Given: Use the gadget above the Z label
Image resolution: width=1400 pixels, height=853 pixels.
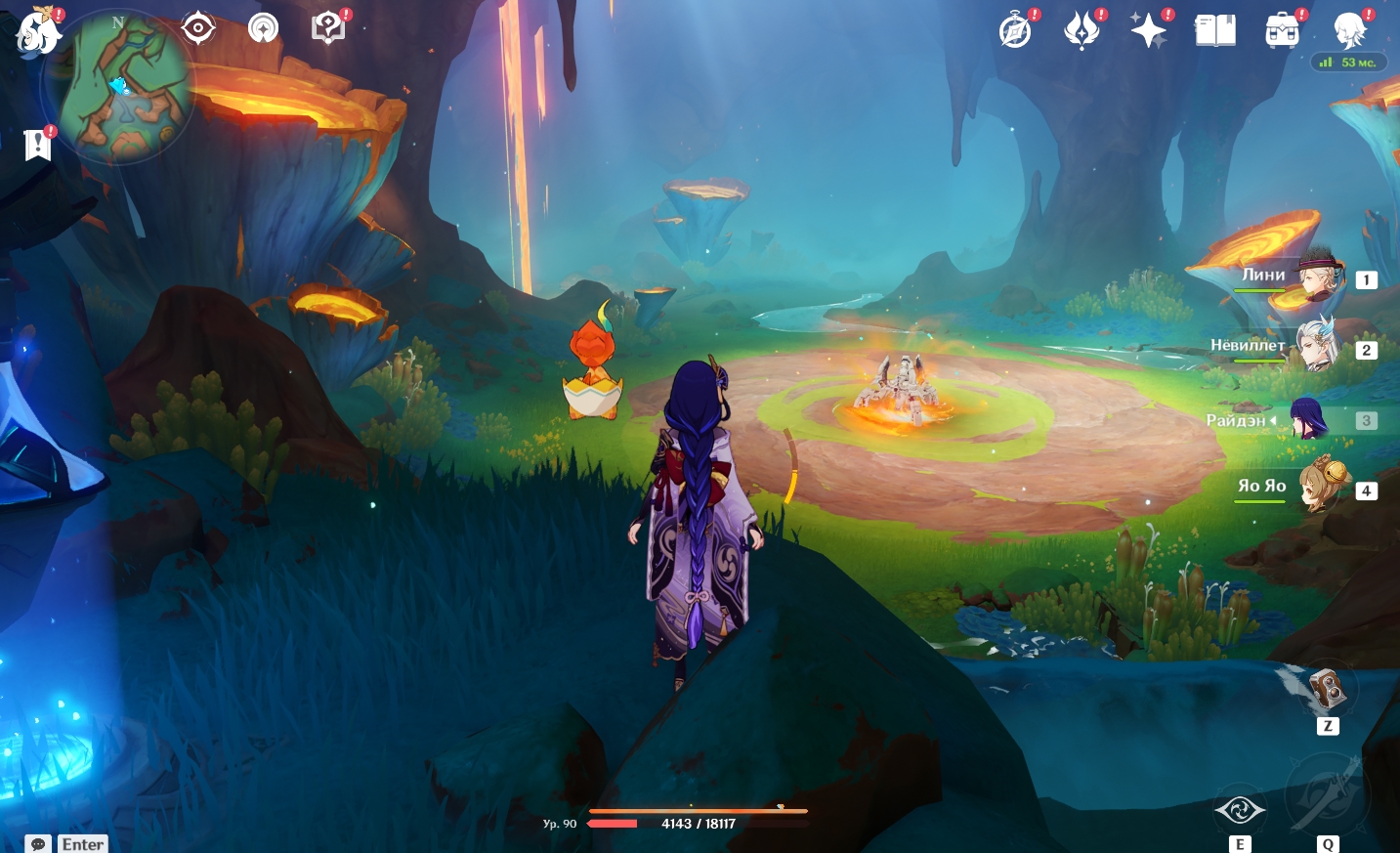Looking at the screenshot, I should tap(1327, 691).
